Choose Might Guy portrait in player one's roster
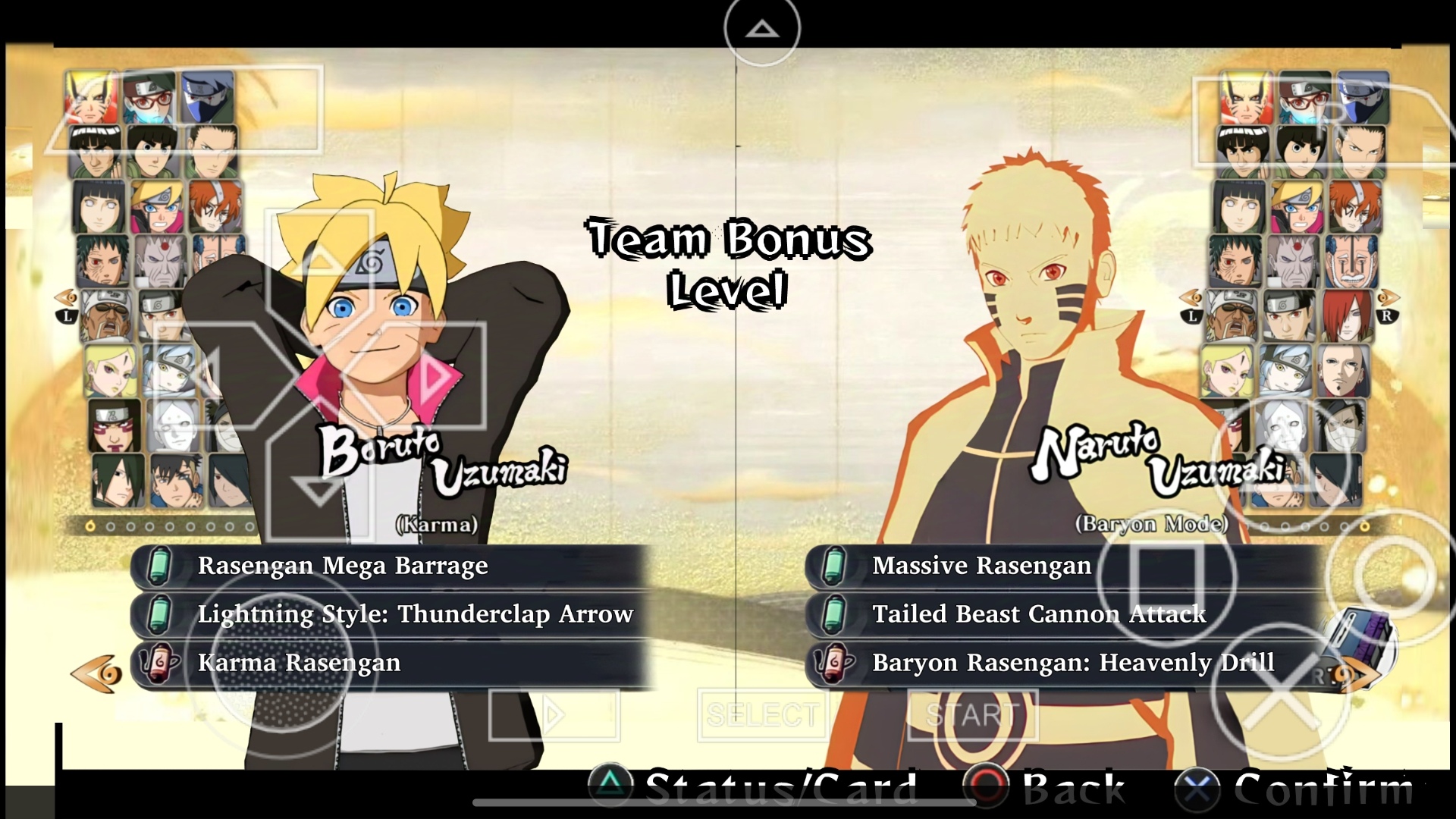This screenshot has width=1456, height=819. 95,152
